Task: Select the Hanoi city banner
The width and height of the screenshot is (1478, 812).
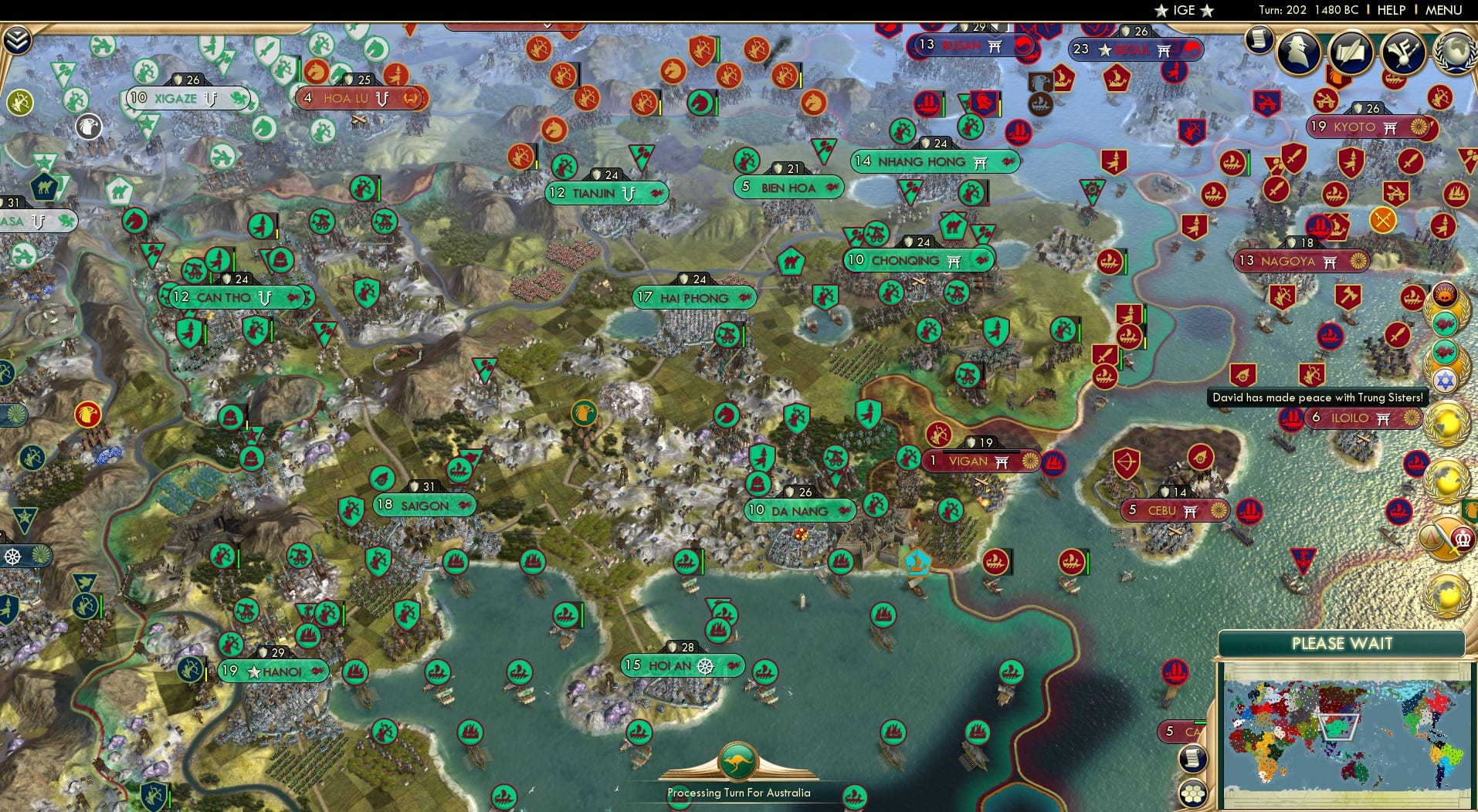Action: [x=273, y=672]
